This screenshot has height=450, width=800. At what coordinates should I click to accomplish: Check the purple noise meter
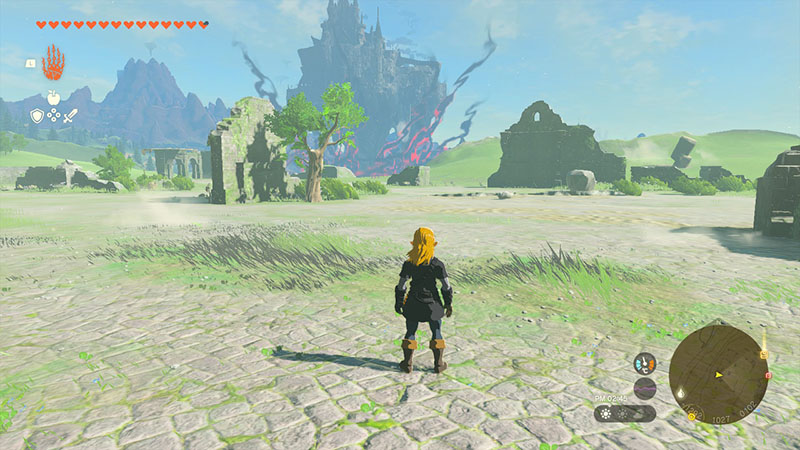[x=645, y=388]
